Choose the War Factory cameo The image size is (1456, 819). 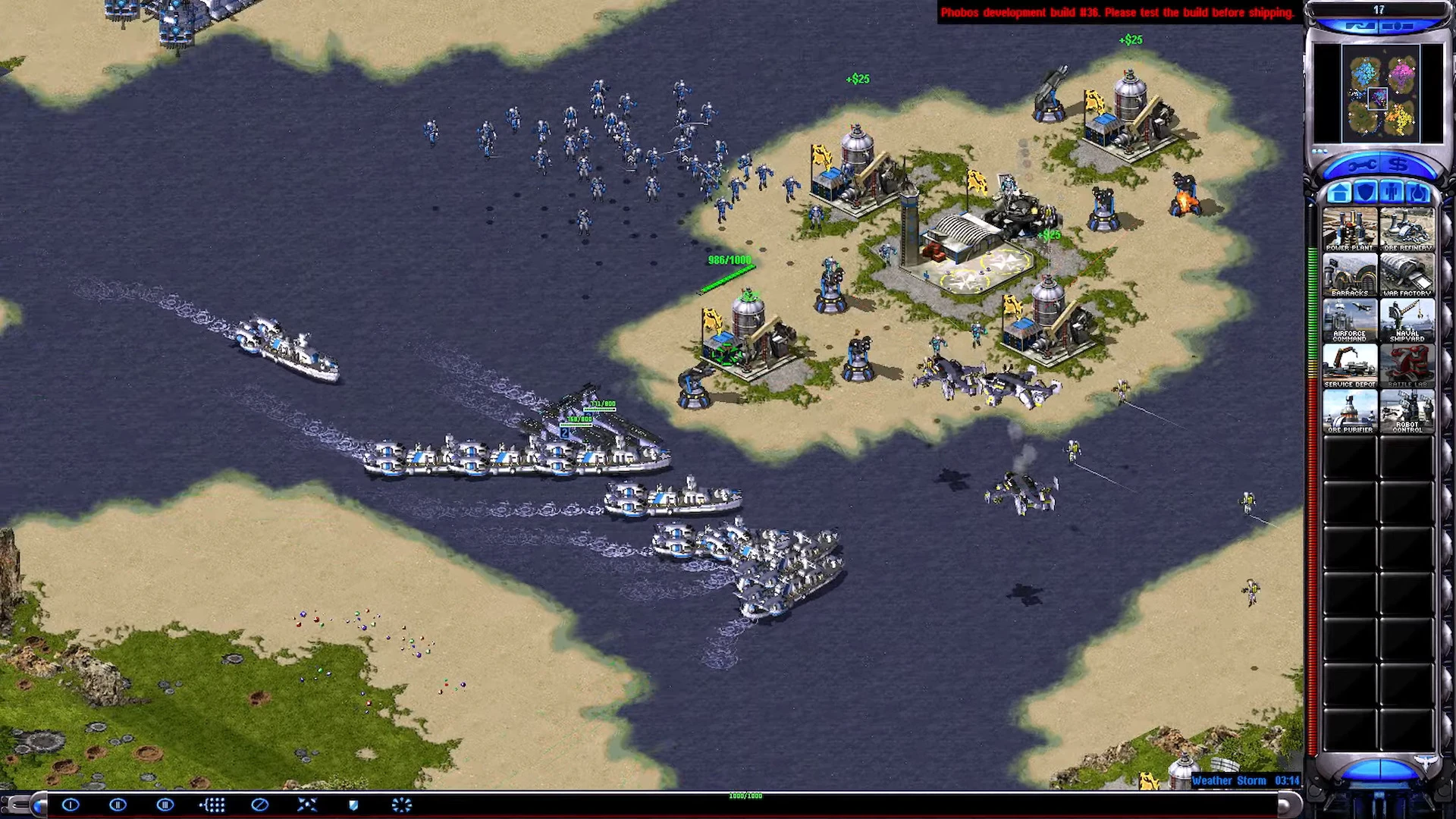pyautogui.click(x=1407, y=275)
